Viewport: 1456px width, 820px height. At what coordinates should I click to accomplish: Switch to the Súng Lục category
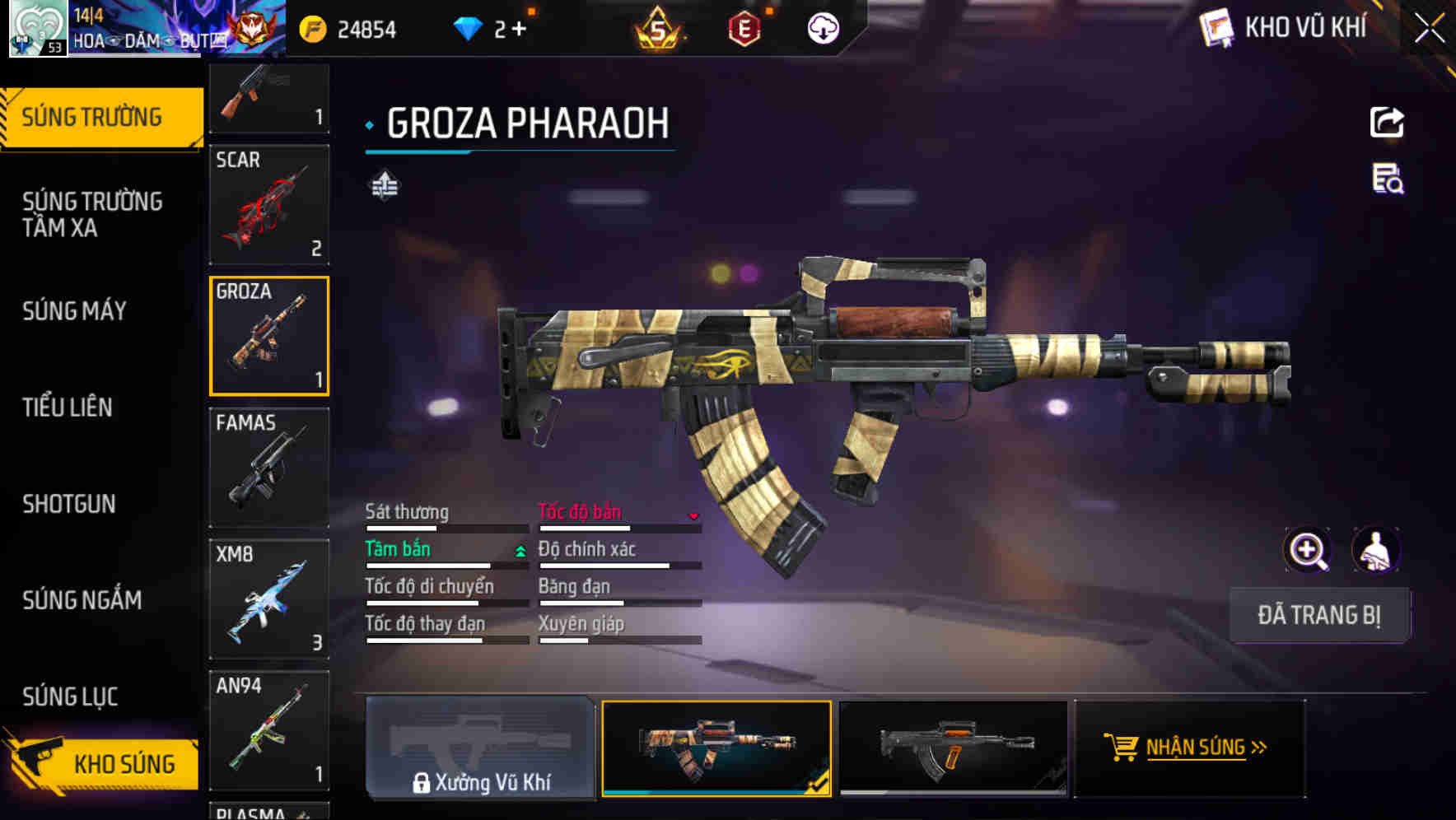[x=70, y=697]
